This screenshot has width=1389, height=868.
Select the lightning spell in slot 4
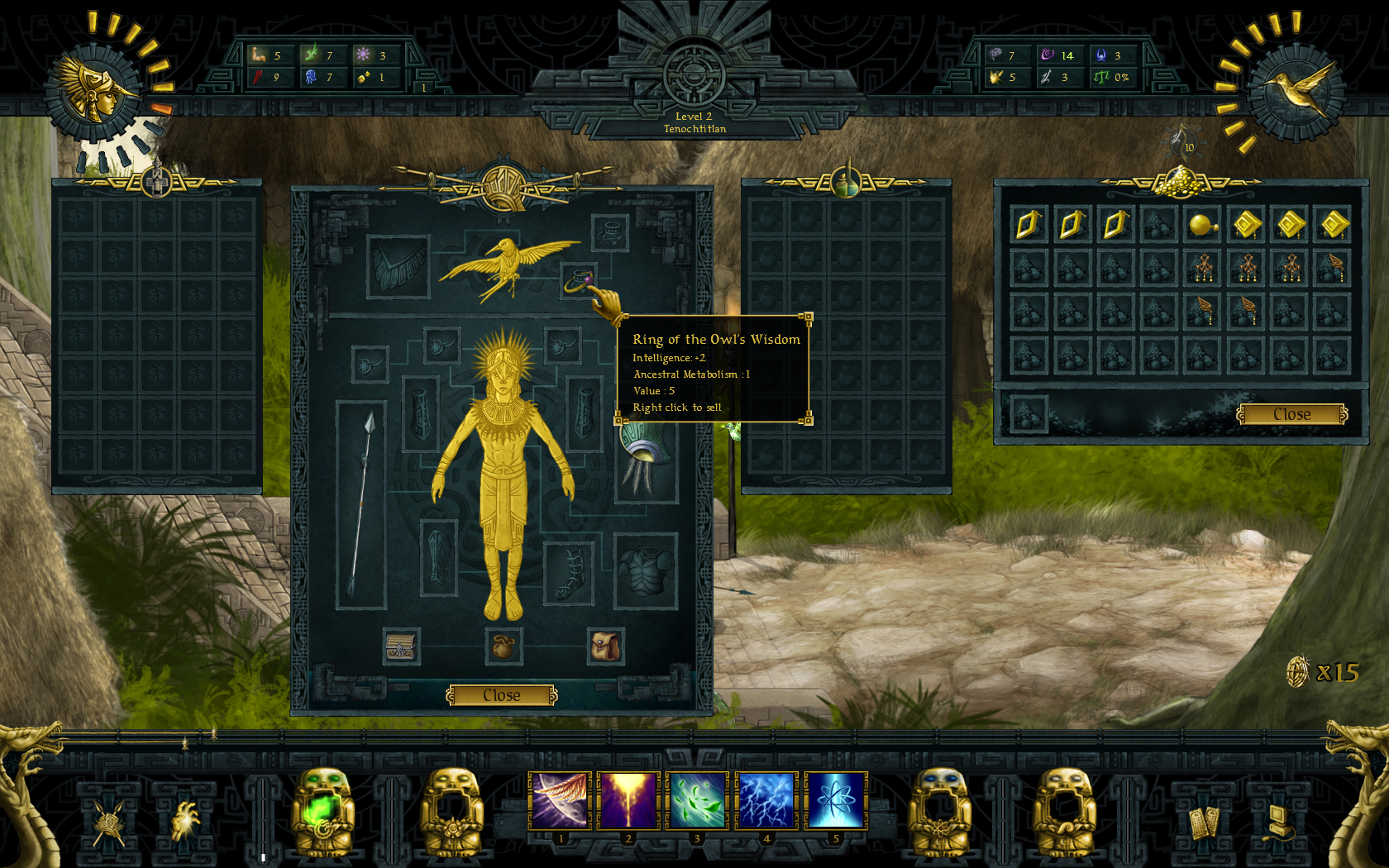766,799
